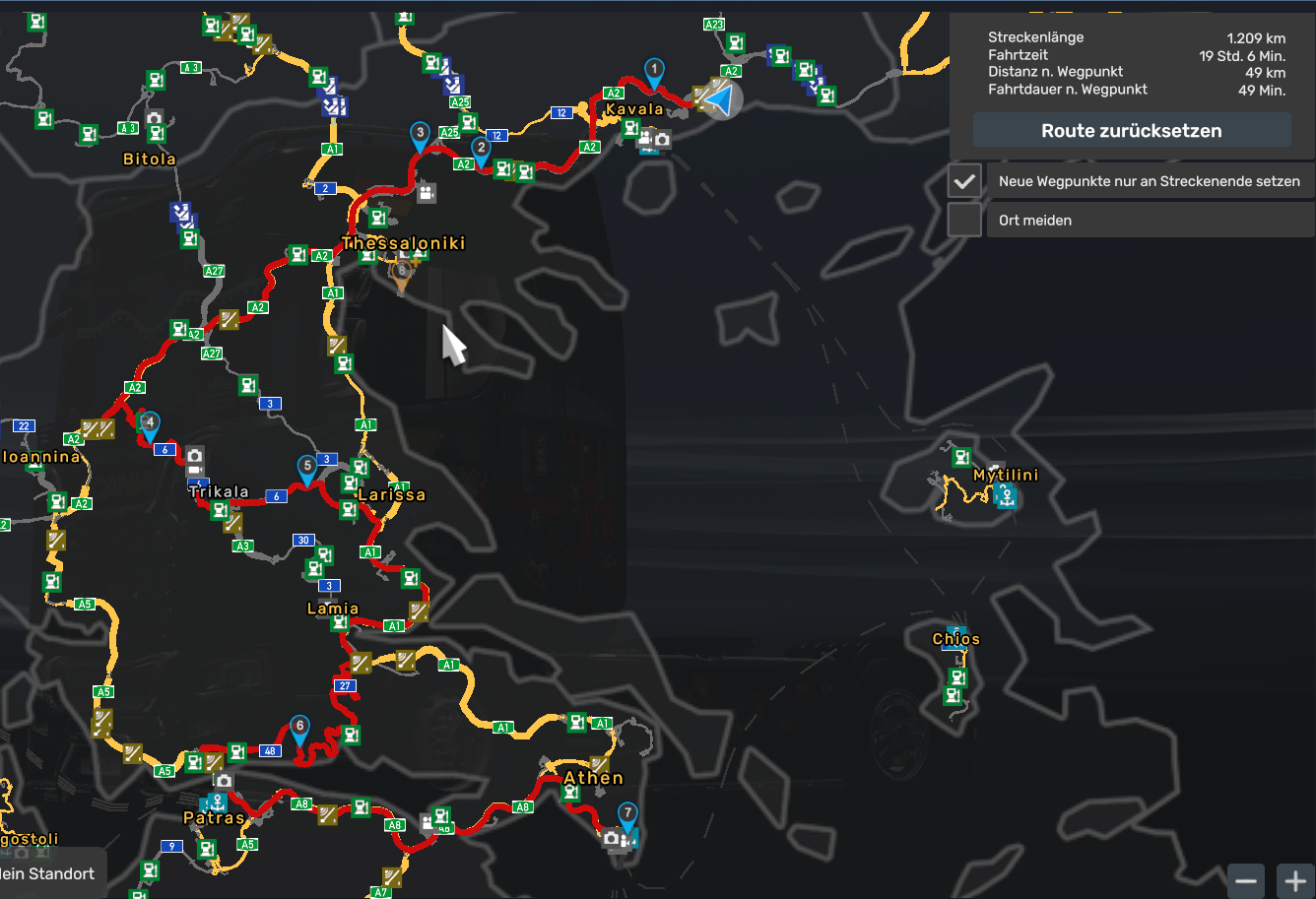
Task: Click the player truck position arrow
Action: click(721, 99)
